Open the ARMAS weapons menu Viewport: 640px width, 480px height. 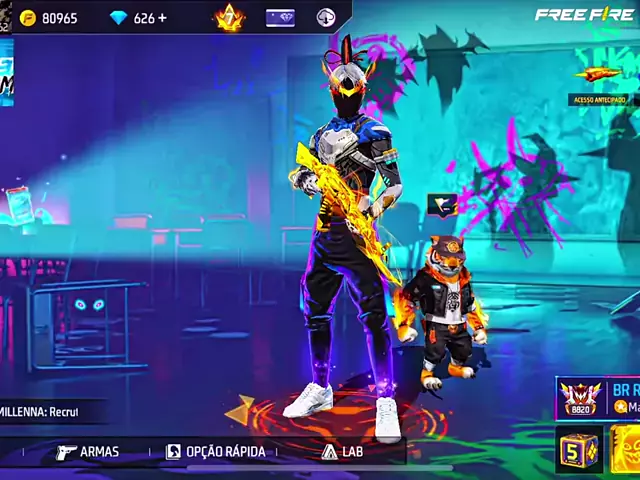(88, 452)
